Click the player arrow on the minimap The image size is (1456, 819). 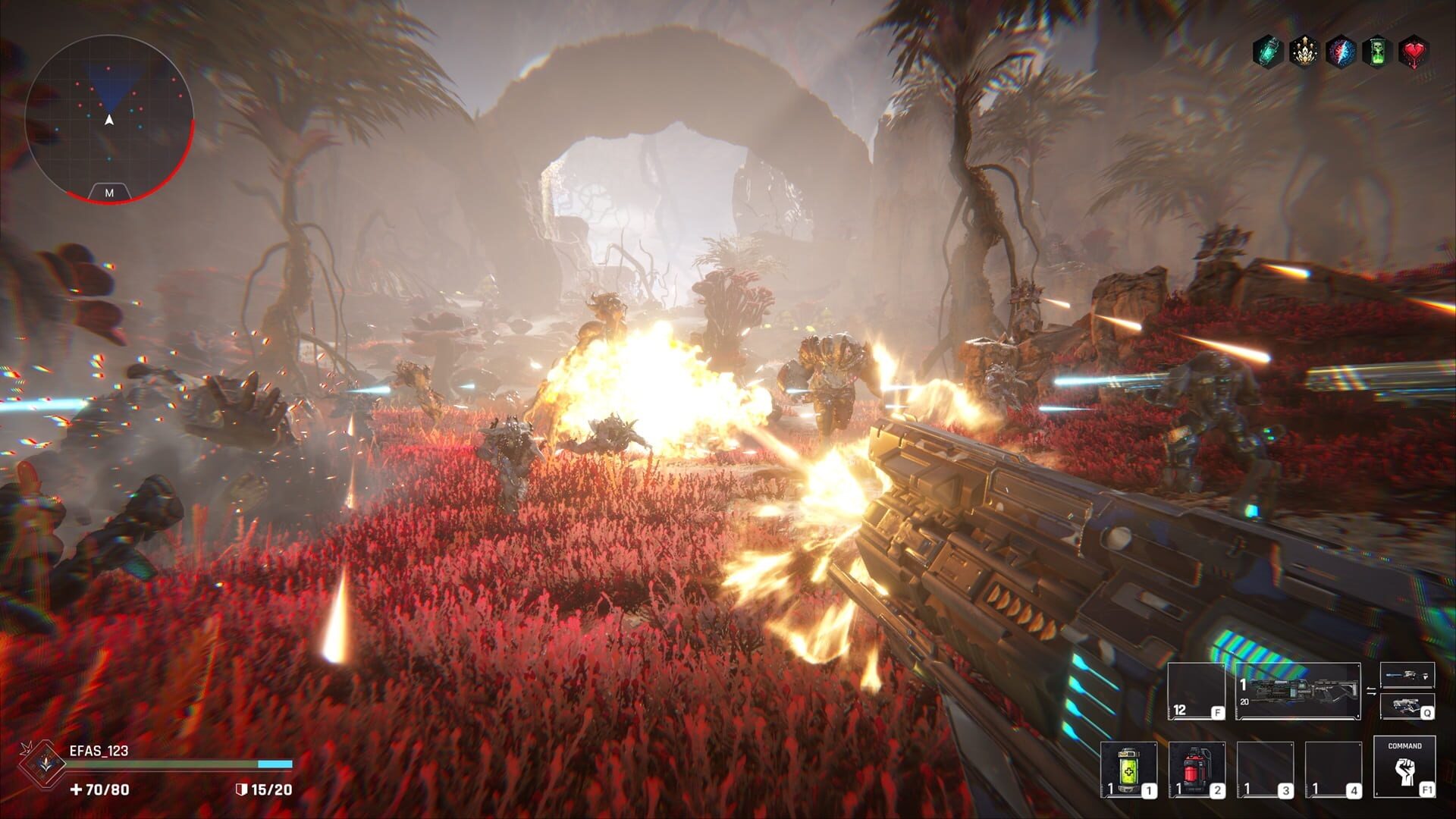[108, 119]
